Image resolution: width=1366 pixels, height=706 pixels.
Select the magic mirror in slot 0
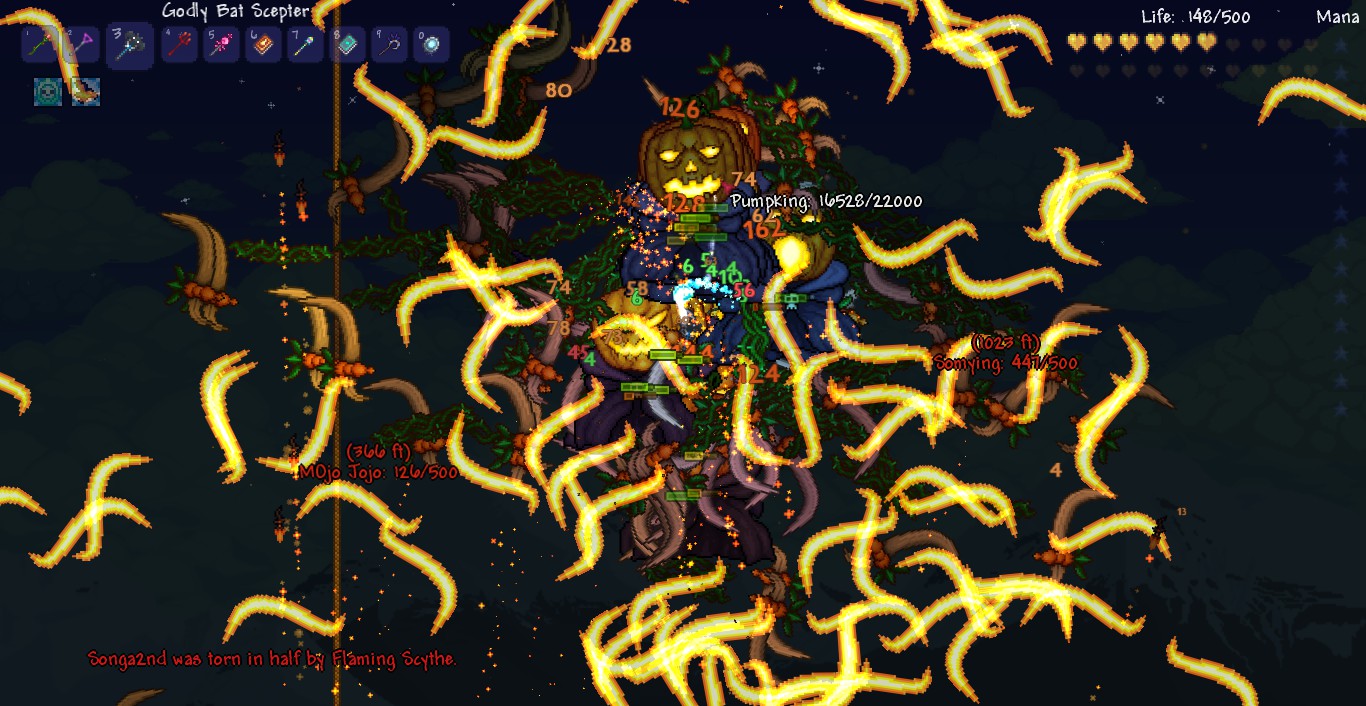pos(431,45)
